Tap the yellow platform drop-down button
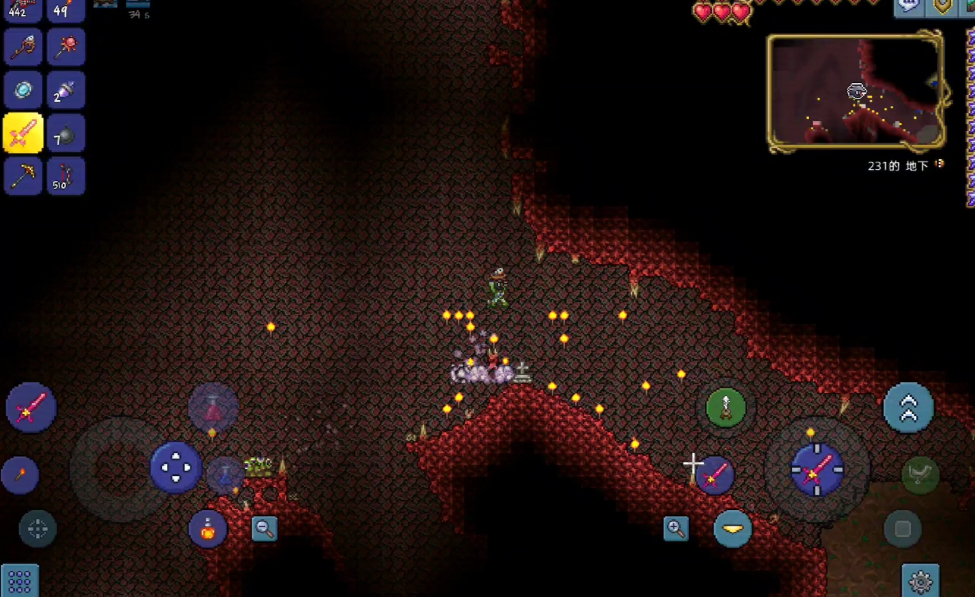The width and height of the screenshot is (975, 597). (x=733, y=528)
